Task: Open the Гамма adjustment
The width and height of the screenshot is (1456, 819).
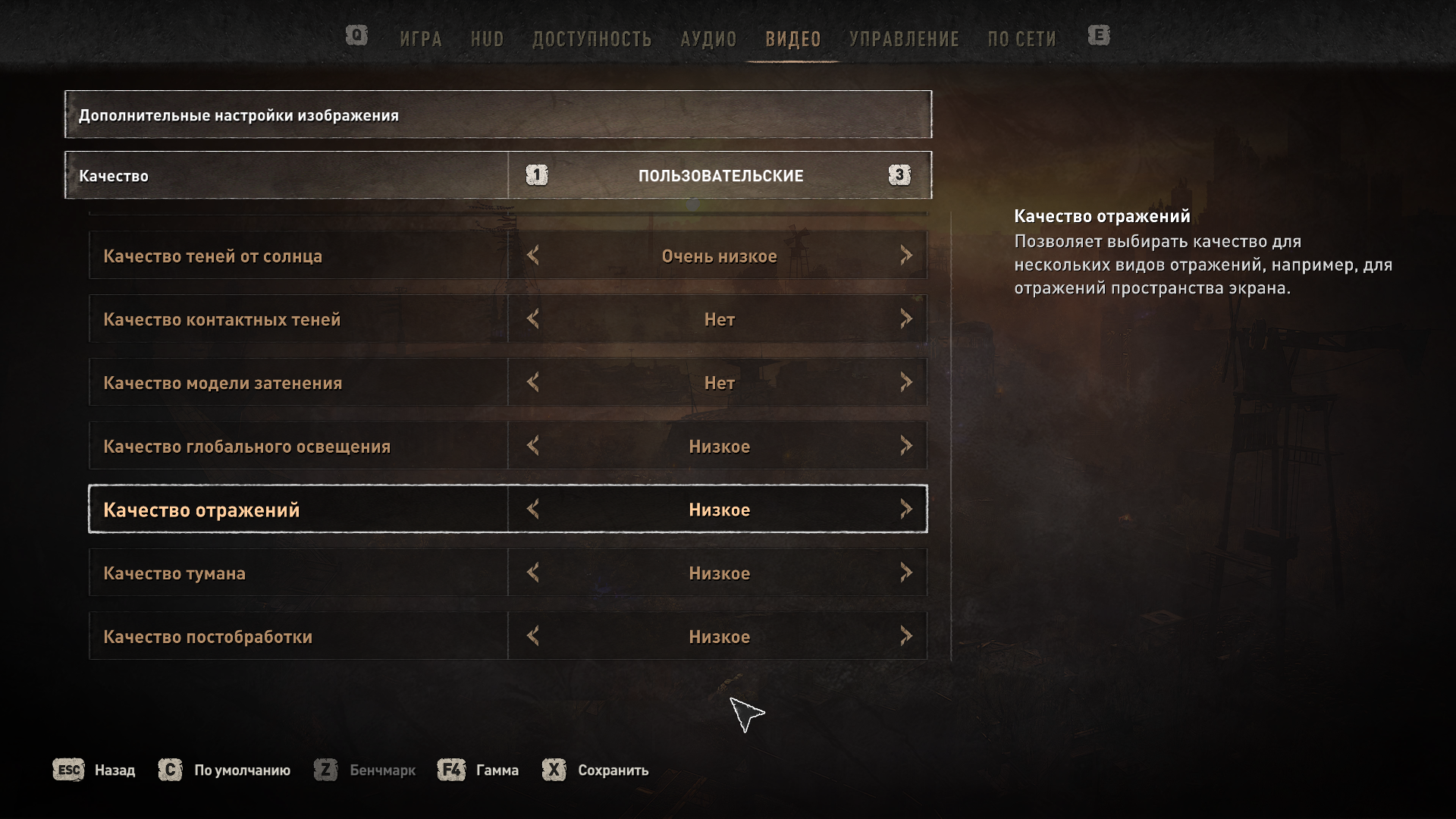Action: click(479, 770)
